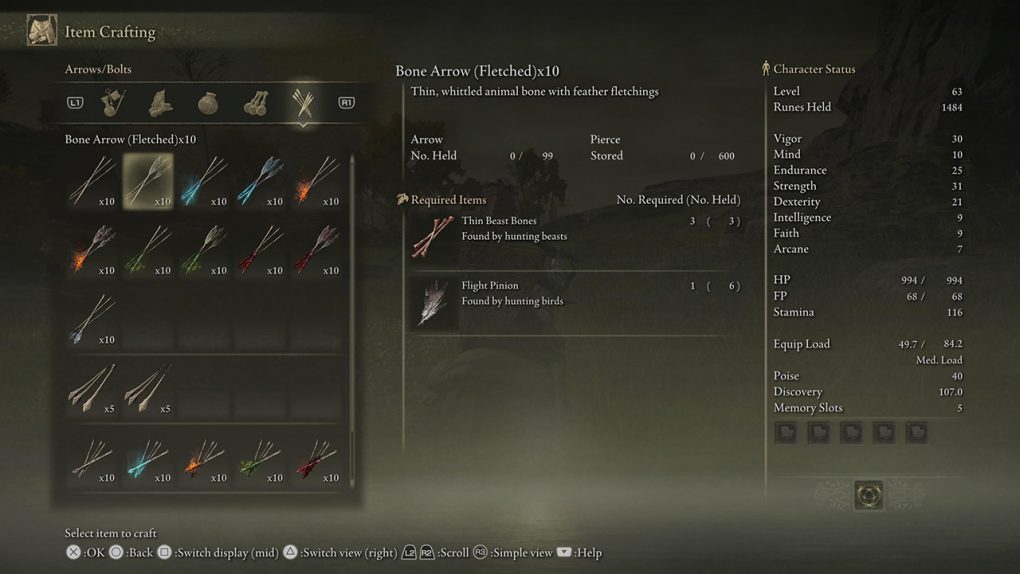Select the orange fire bone bolt recipe
1020x574 pixels.
(204, 458)
